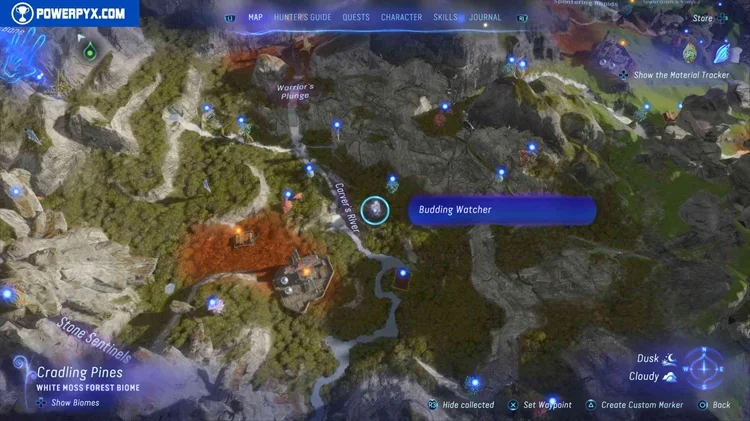Open the Quests tab

click(x=355, y=17)
